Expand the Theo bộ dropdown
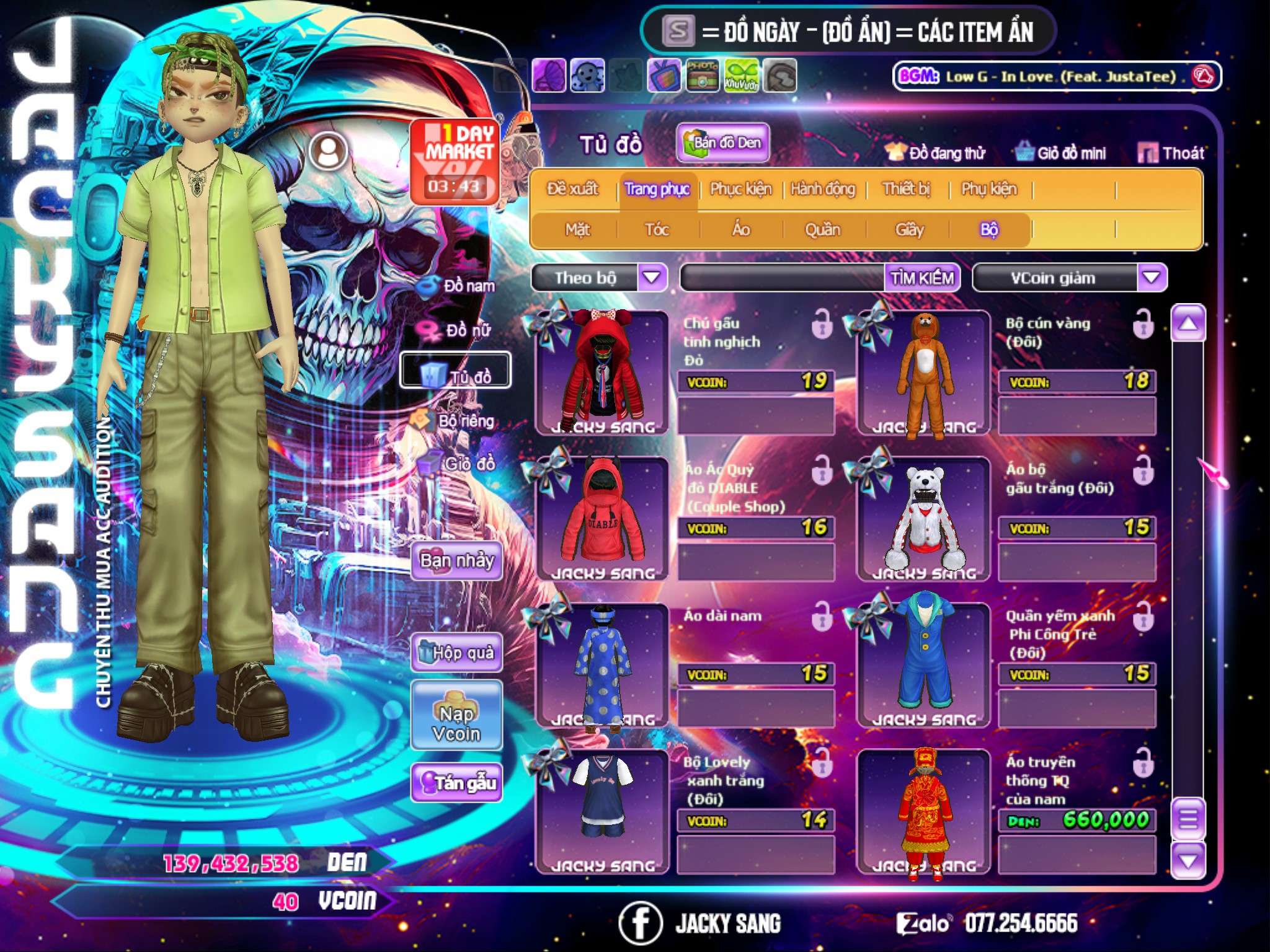Viewport: 1270px width, 952px height. click(x=652, y=277)
